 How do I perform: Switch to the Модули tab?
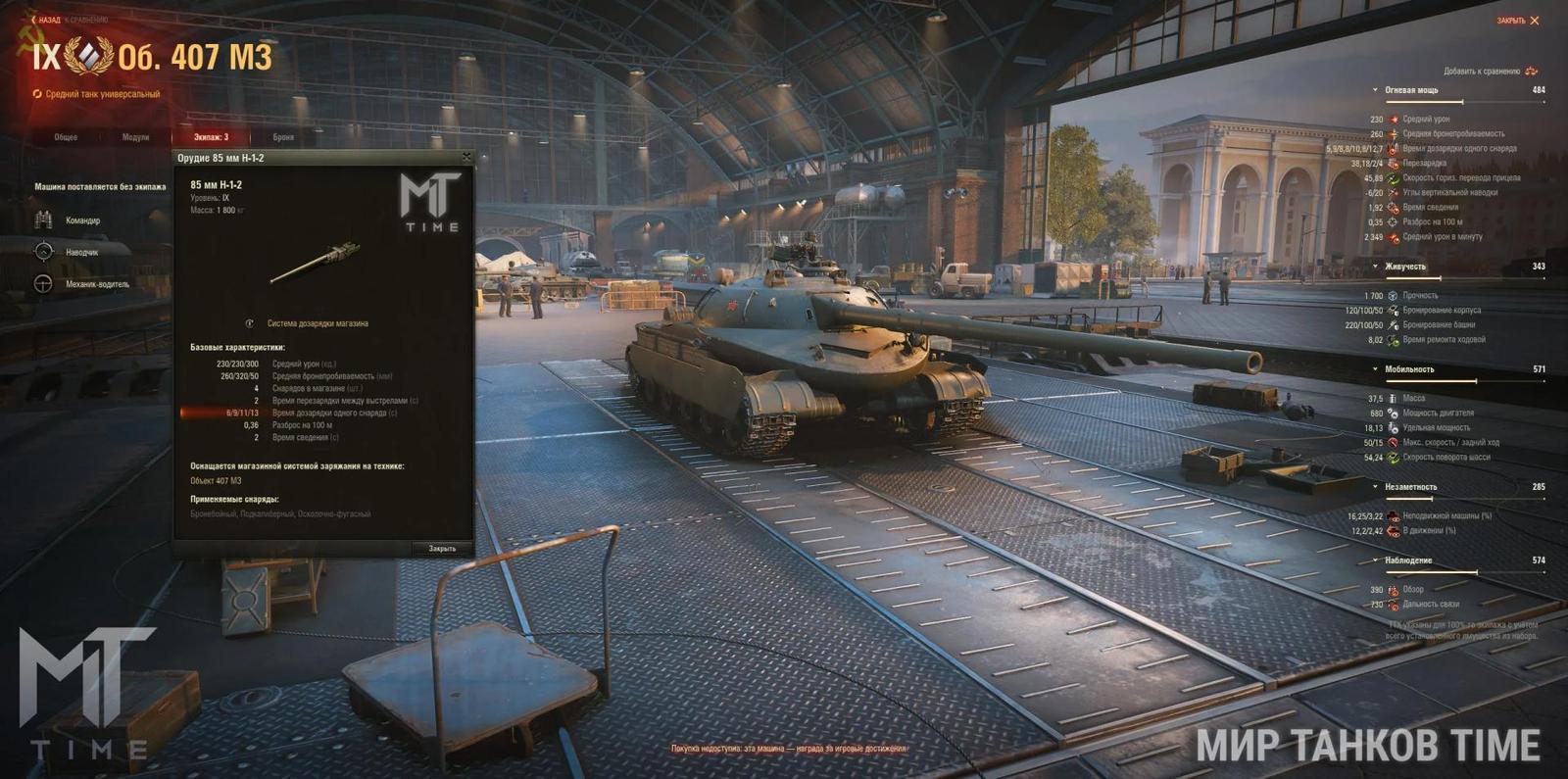click(x=135, y=138)
